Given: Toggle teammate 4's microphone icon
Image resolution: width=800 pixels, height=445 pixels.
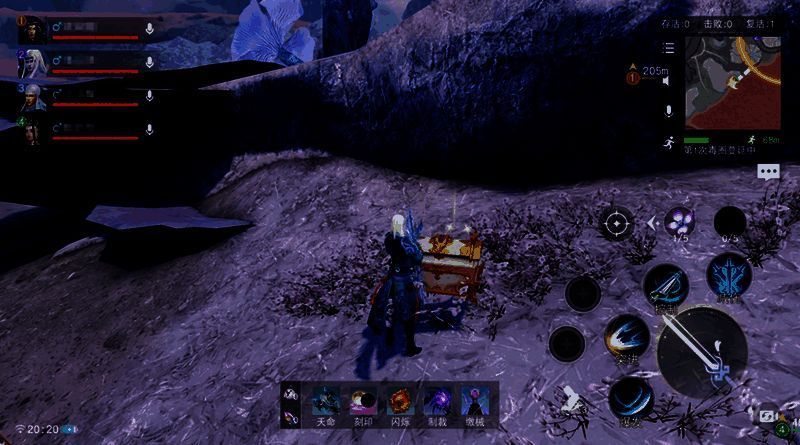Looking at the screenshot, I should click(x=150, y=129).
